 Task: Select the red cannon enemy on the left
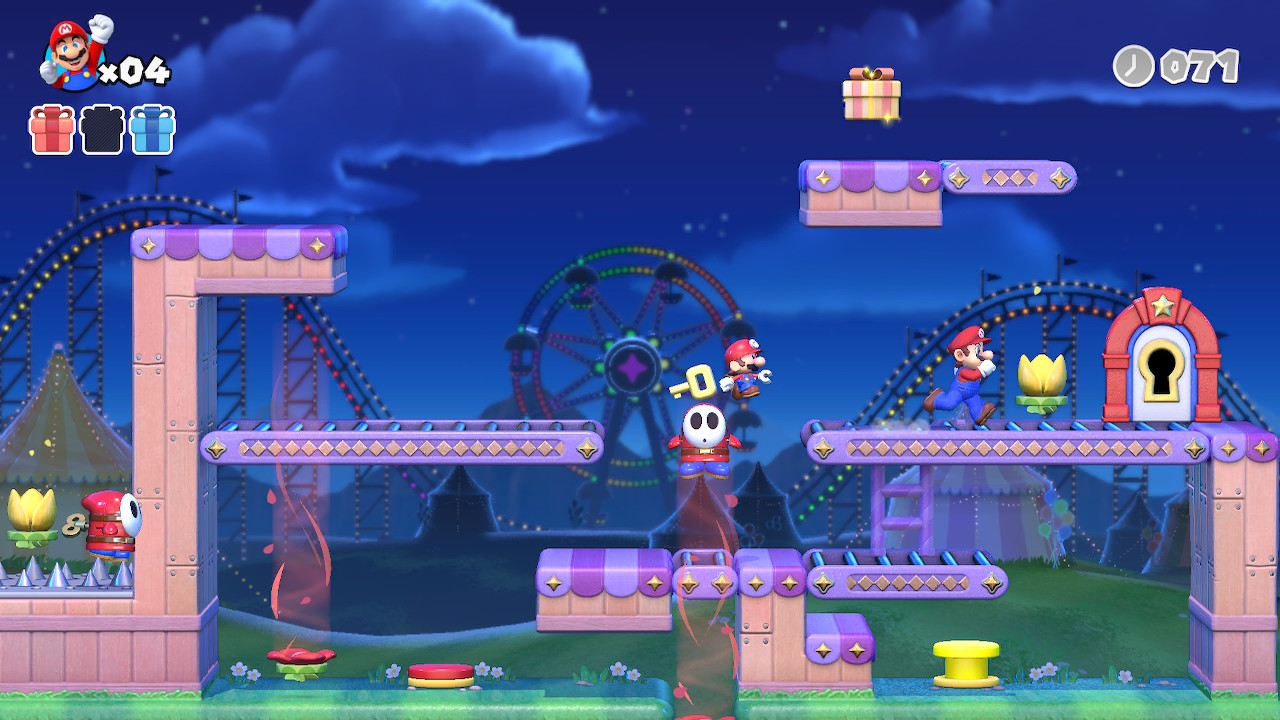[x=105, y=525]
